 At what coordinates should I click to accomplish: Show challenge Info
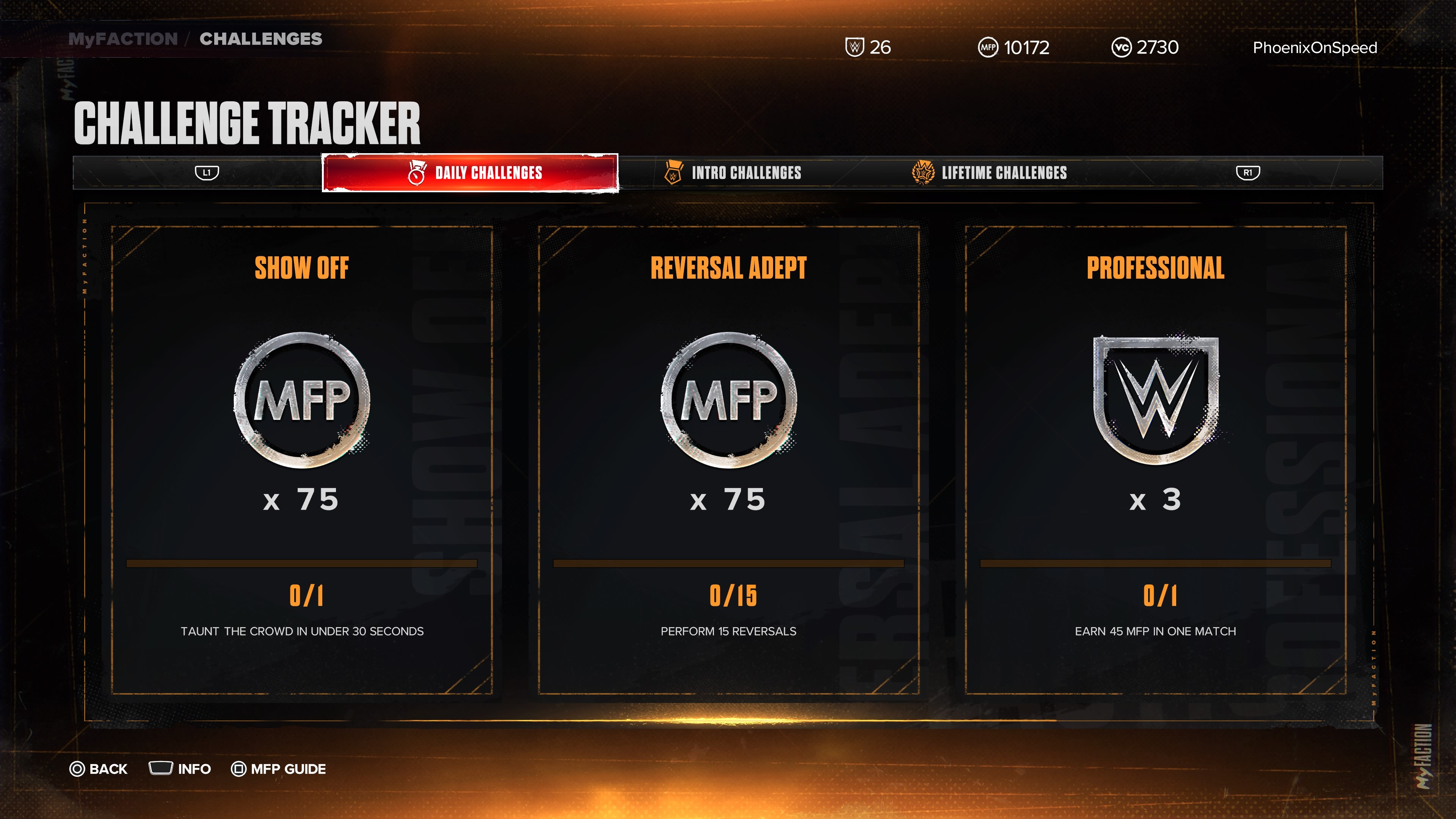[180, 769]
